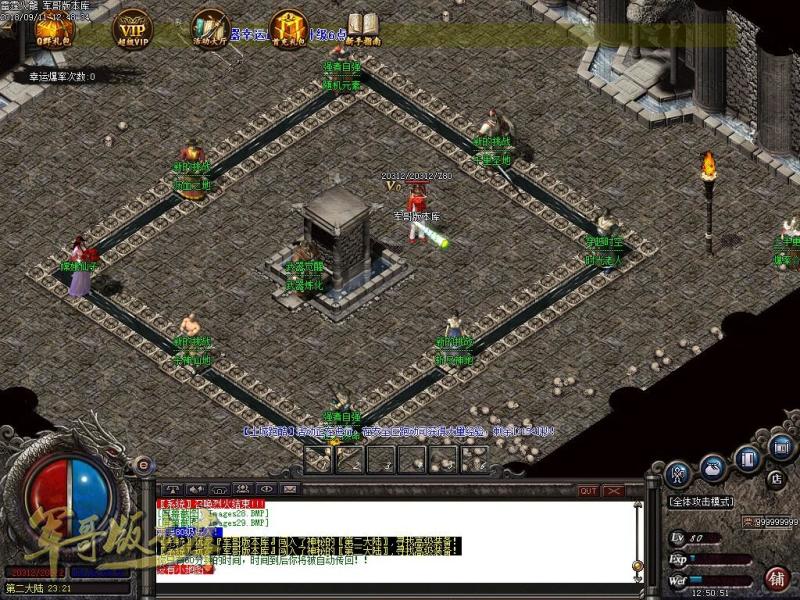This screenshot has height=600, width=800.
Task: Open the red 铺 stall button
Action: pos(776,577)
